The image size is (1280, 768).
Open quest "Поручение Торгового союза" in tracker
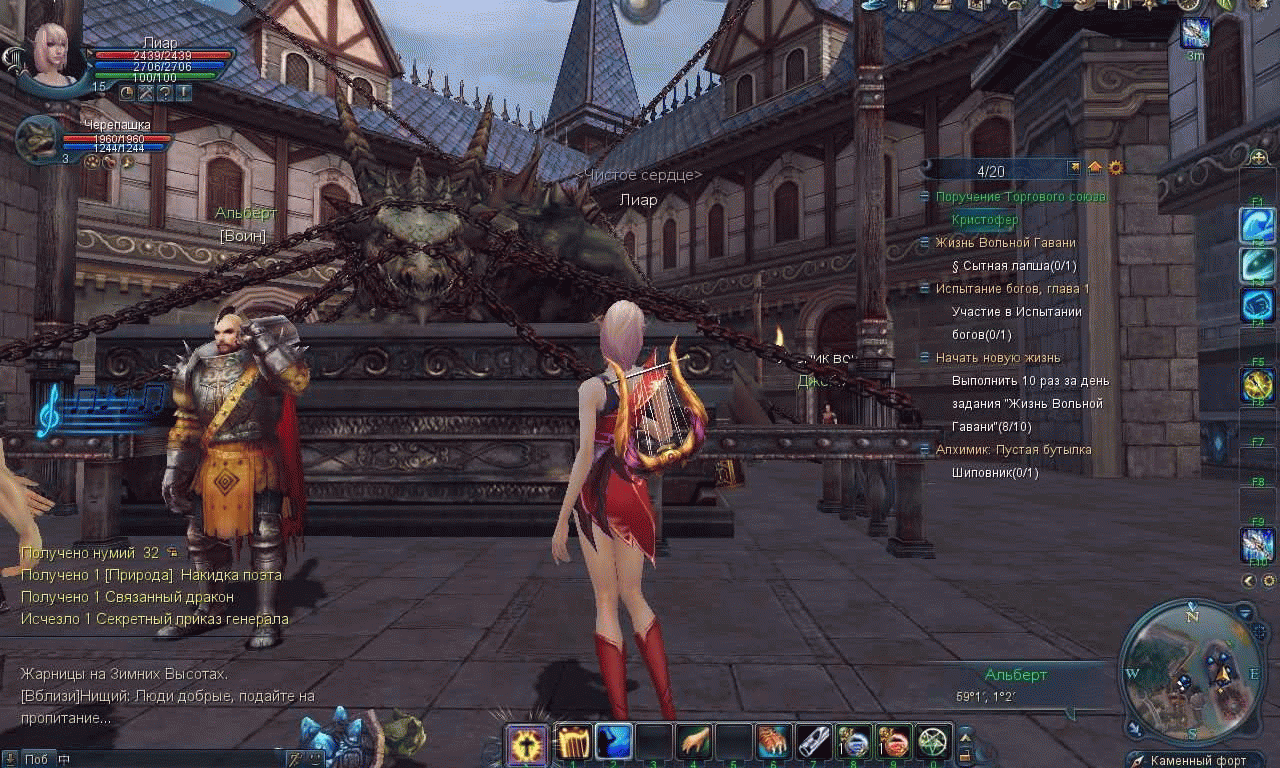1020,197
